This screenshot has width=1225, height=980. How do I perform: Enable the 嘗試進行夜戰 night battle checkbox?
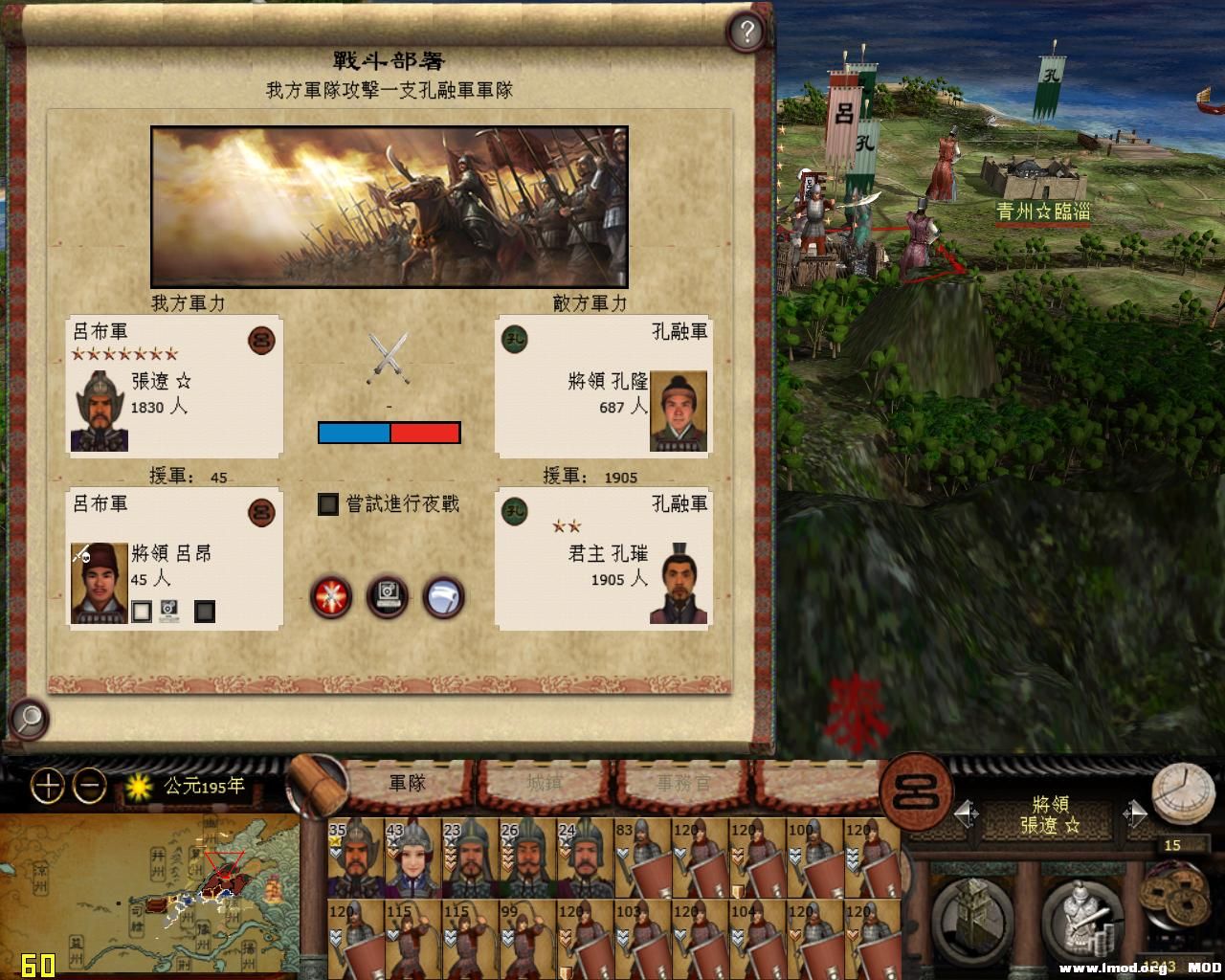[x=328, y=504]
